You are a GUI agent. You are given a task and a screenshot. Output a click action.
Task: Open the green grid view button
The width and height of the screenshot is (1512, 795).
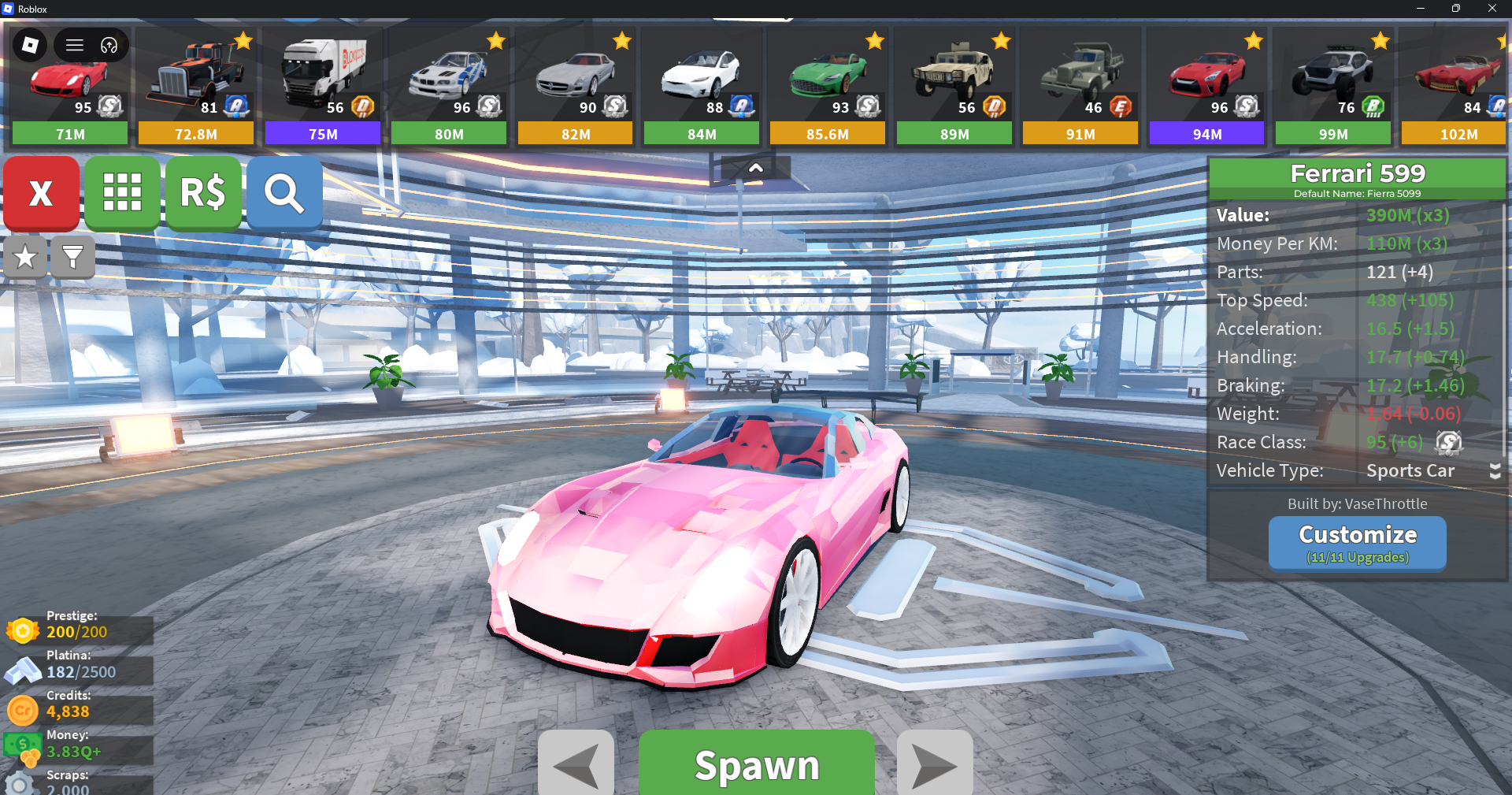[x=122, y=192]
